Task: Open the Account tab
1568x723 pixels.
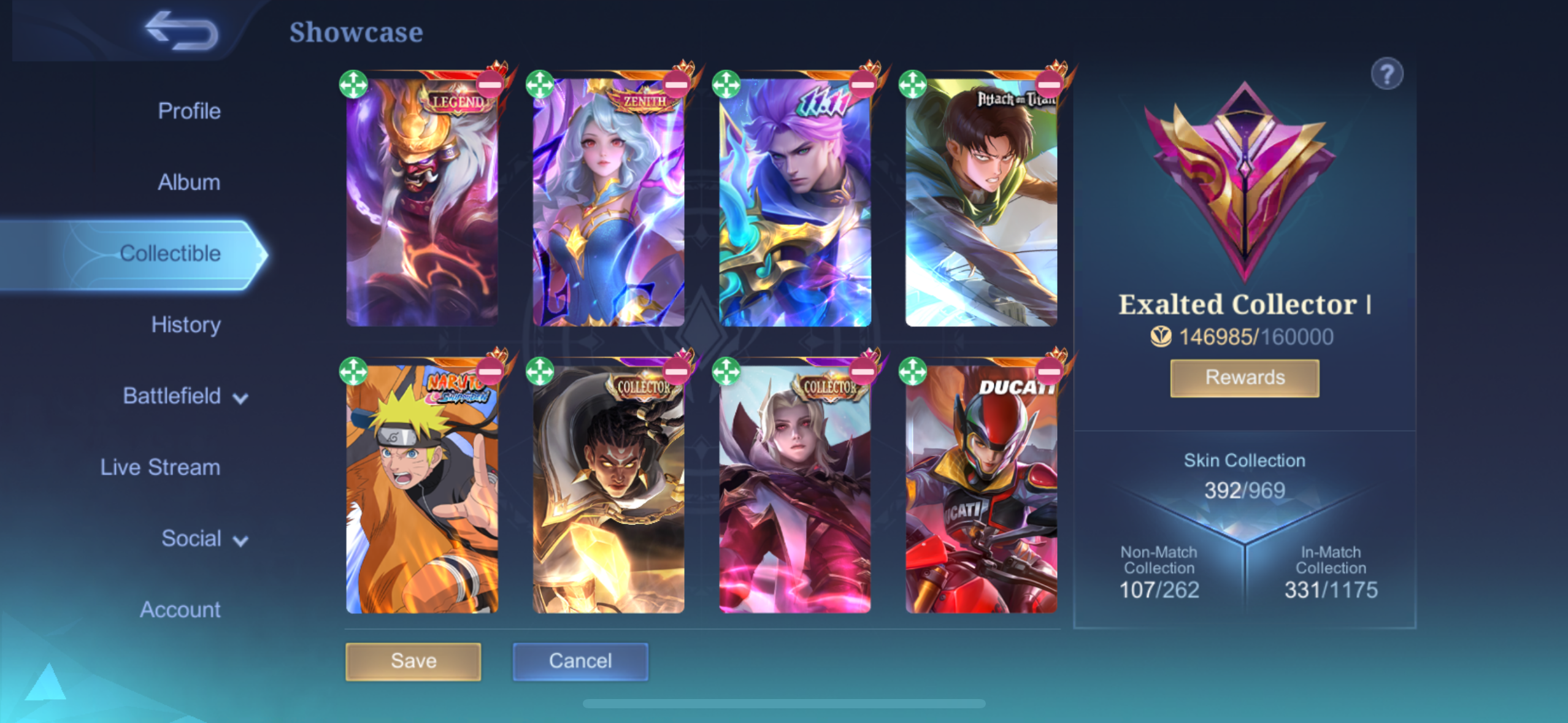Action: pyautogui.click(x=180, y=610)
